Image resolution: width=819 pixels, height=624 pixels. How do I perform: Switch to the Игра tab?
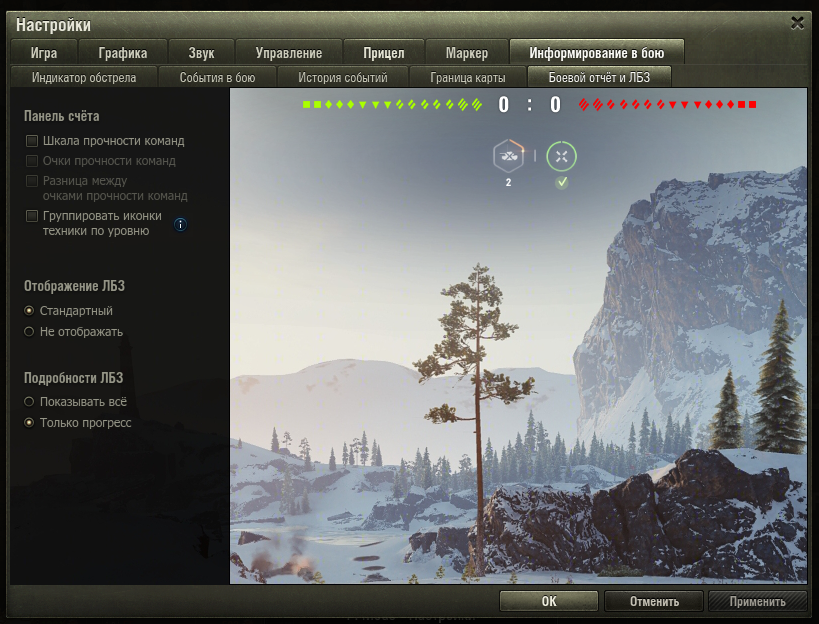(x=44, y=53)
